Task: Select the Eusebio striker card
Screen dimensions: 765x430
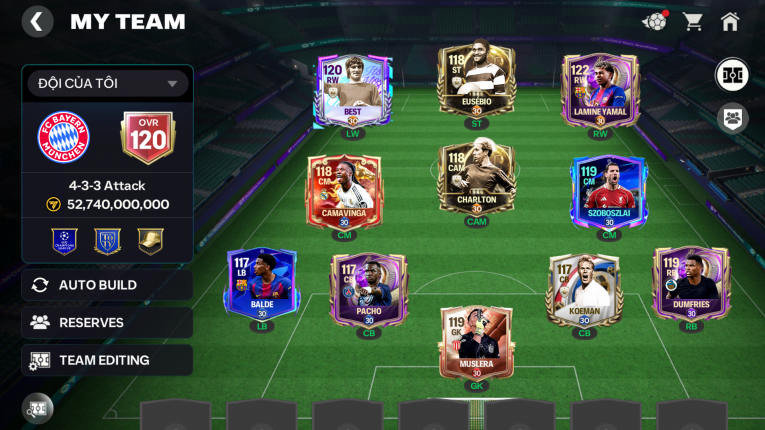Action: [x=476, y=81]
